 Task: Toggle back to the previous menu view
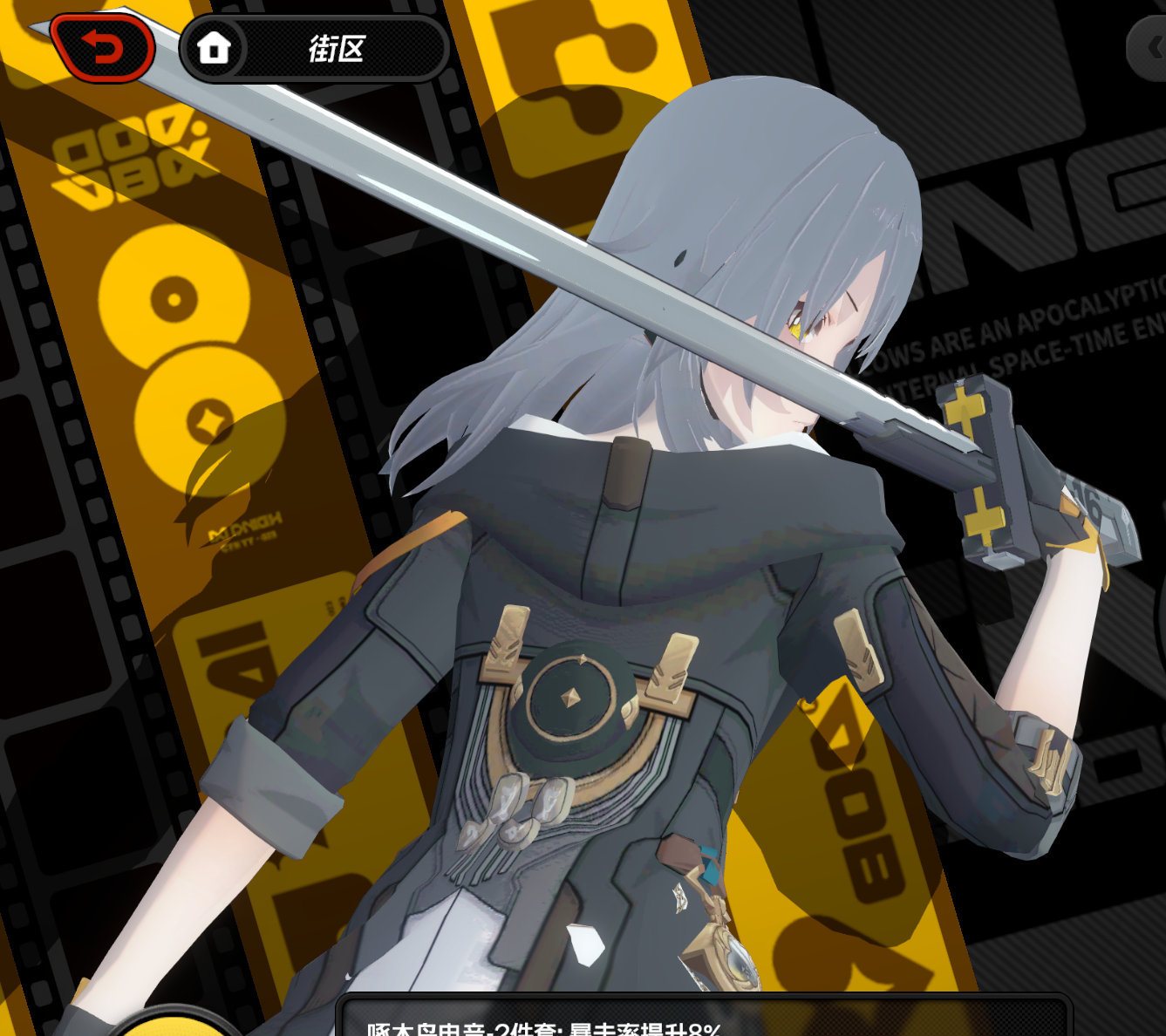[x=103, y=47]
